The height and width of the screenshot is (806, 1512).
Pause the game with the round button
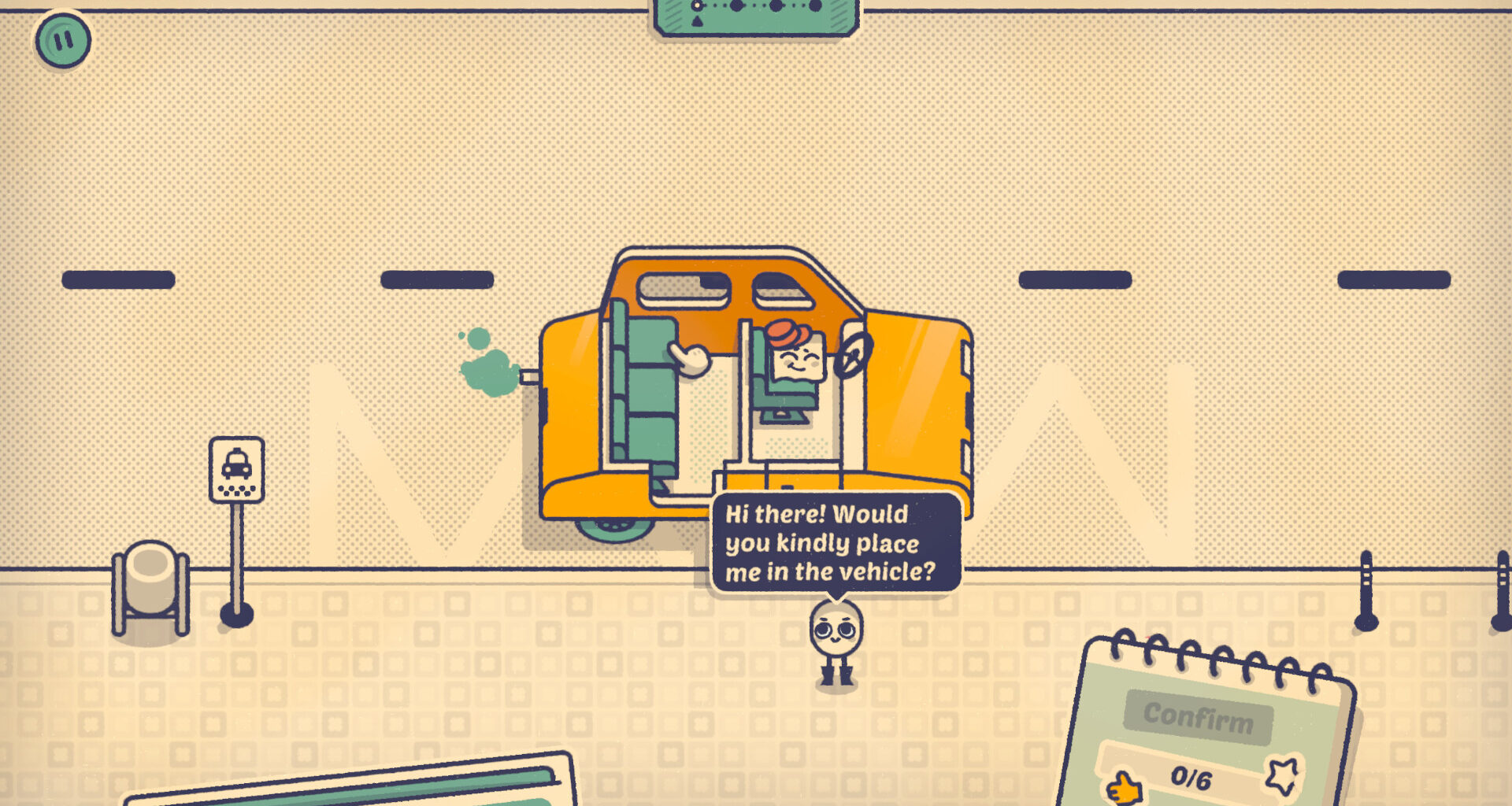tap(63, 39)
